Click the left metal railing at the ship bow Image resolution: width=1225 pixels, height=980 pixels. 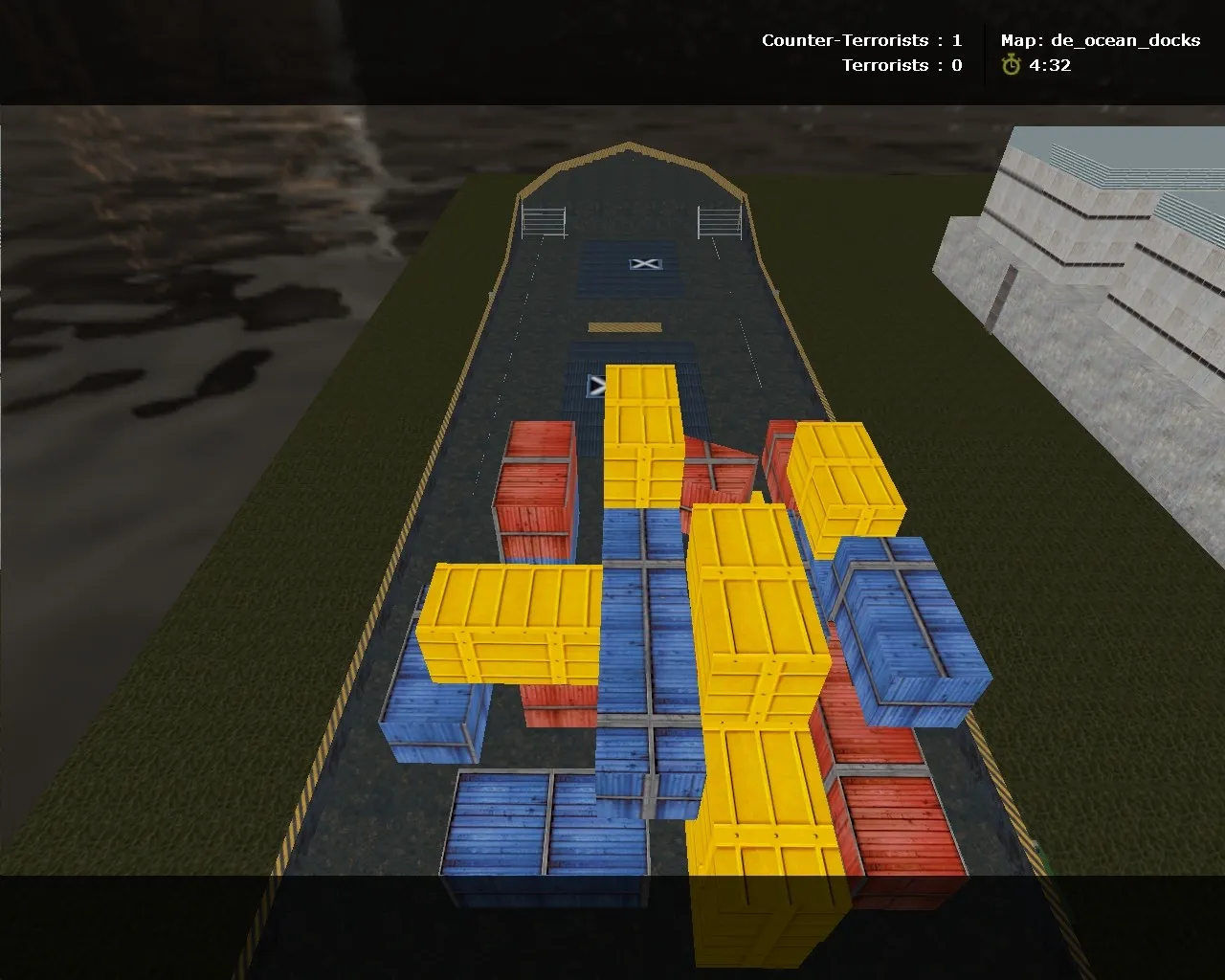point(542,220)
